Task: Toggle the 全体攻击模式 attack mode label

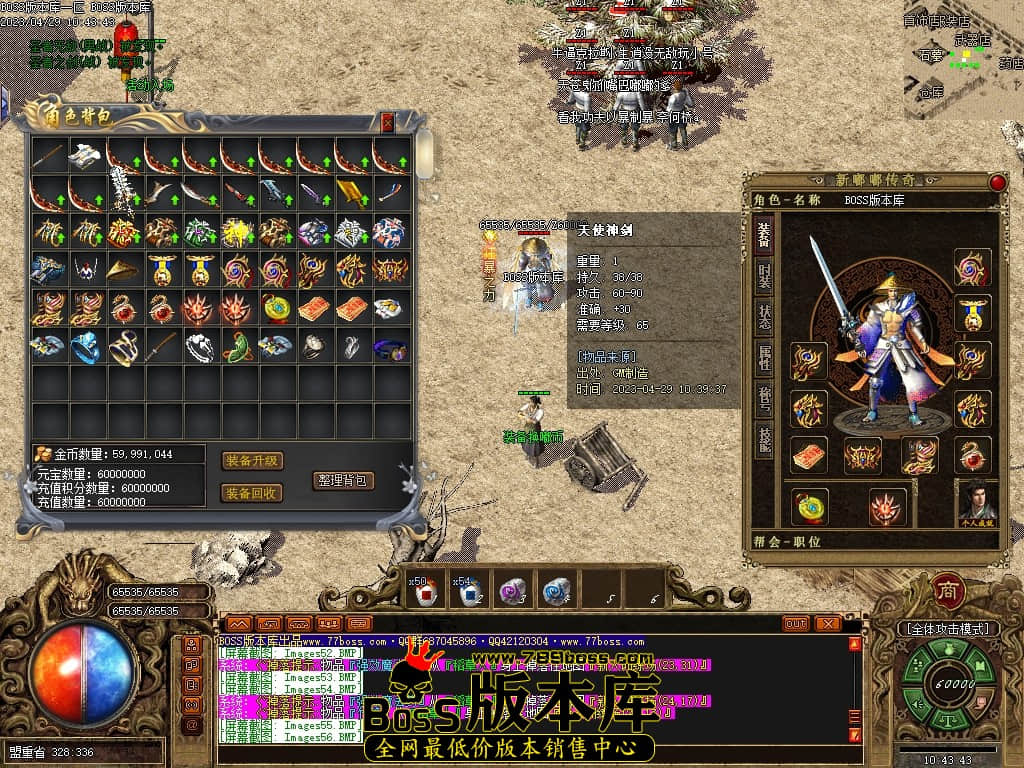Action: point(948,629)
